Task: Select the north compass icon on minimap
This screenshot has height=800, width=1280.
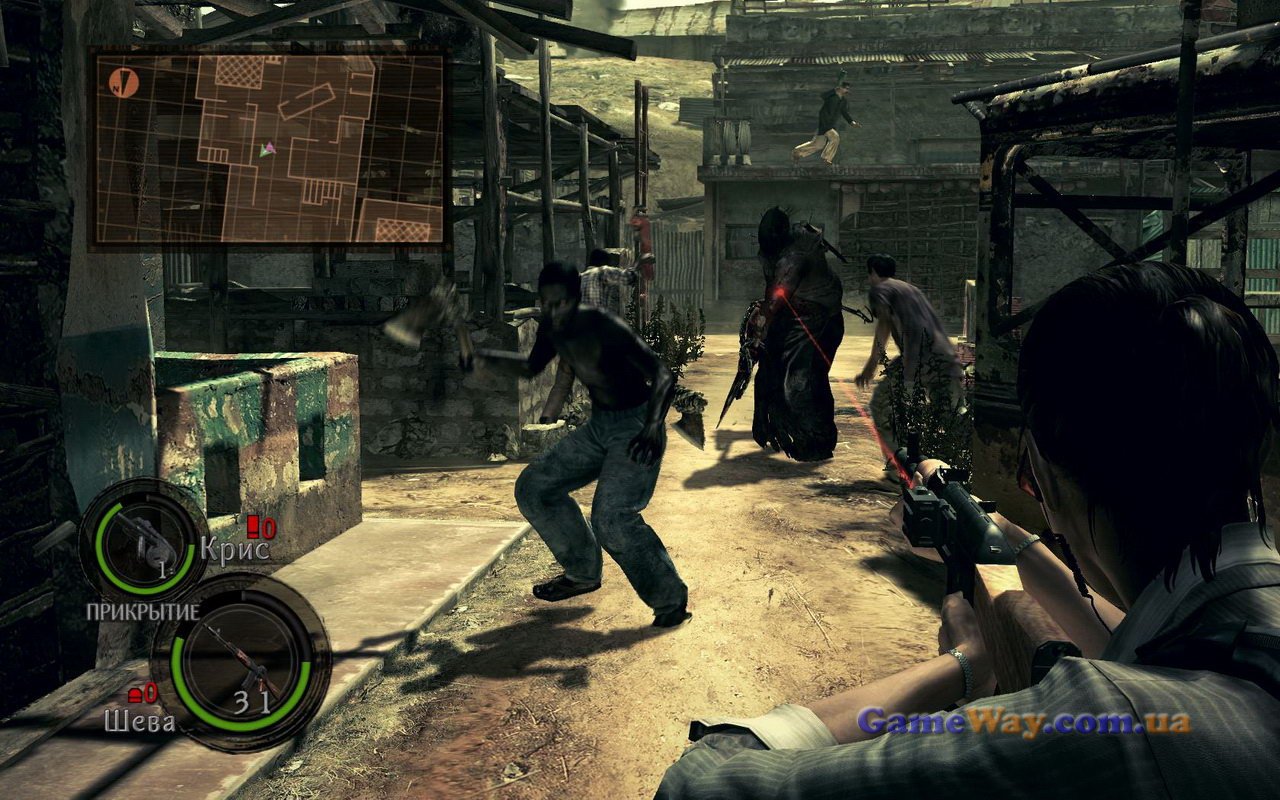Action: coord(124,82)
